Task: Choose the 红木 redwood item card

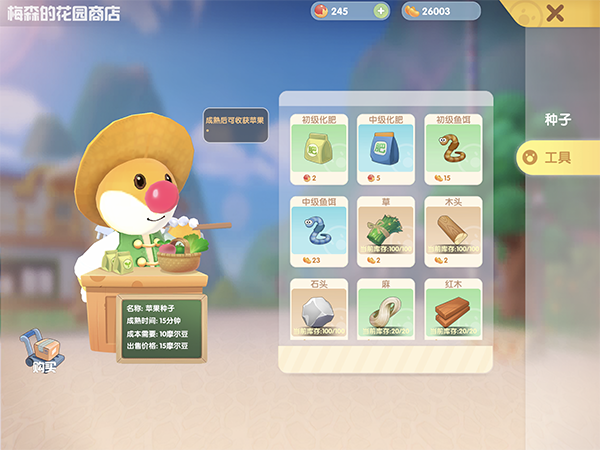Action: (453, 310)
